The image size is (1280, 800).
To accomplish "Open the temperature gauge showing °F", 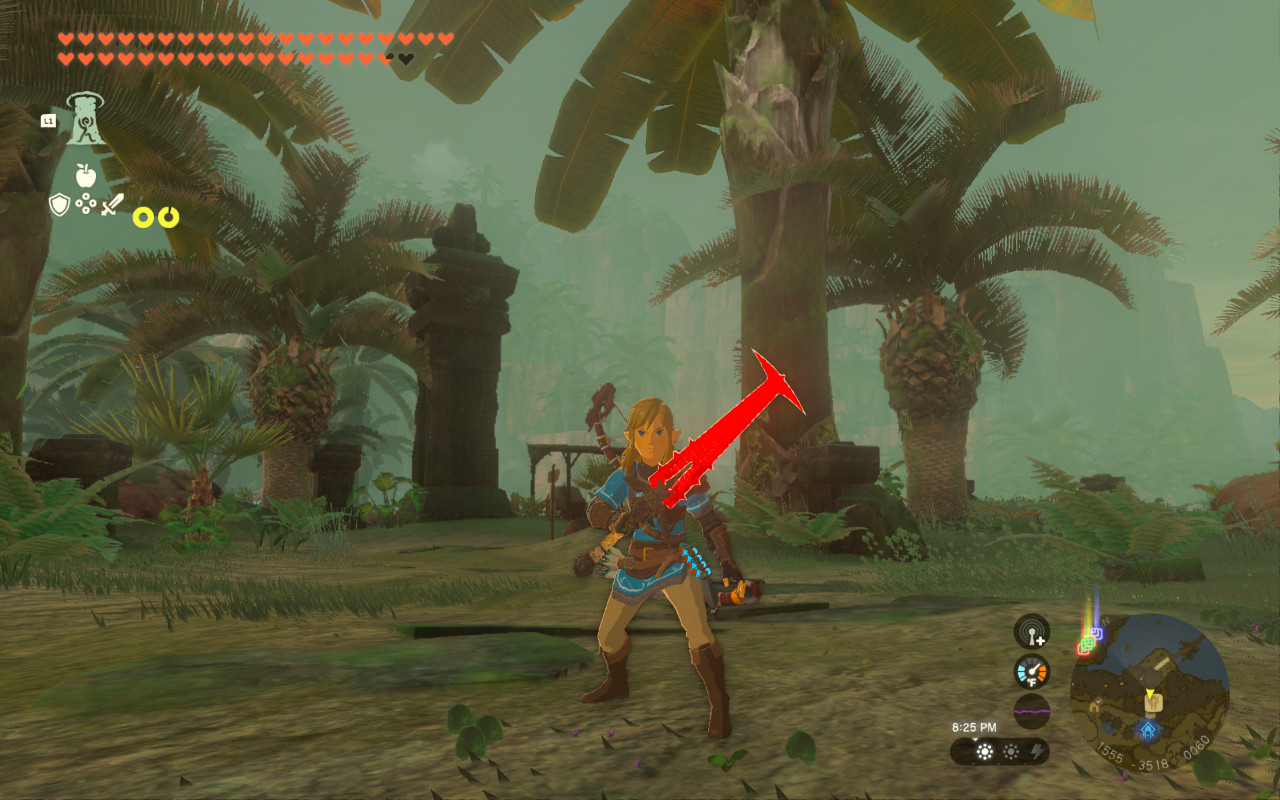I will pyautogui.click(x=1031, y=672).
